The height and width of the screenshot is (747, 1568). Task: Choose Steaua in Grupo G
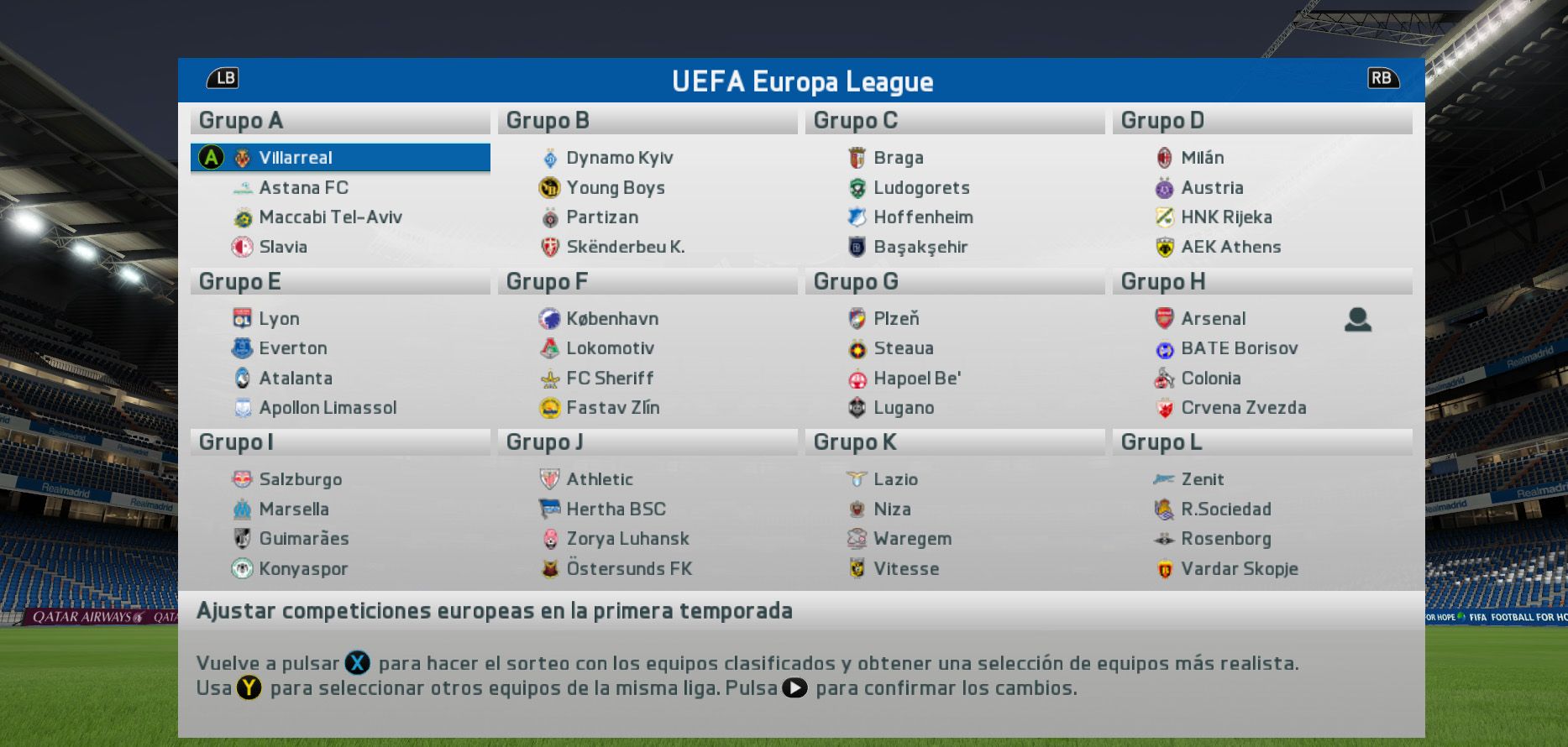(x=903, y=348)
